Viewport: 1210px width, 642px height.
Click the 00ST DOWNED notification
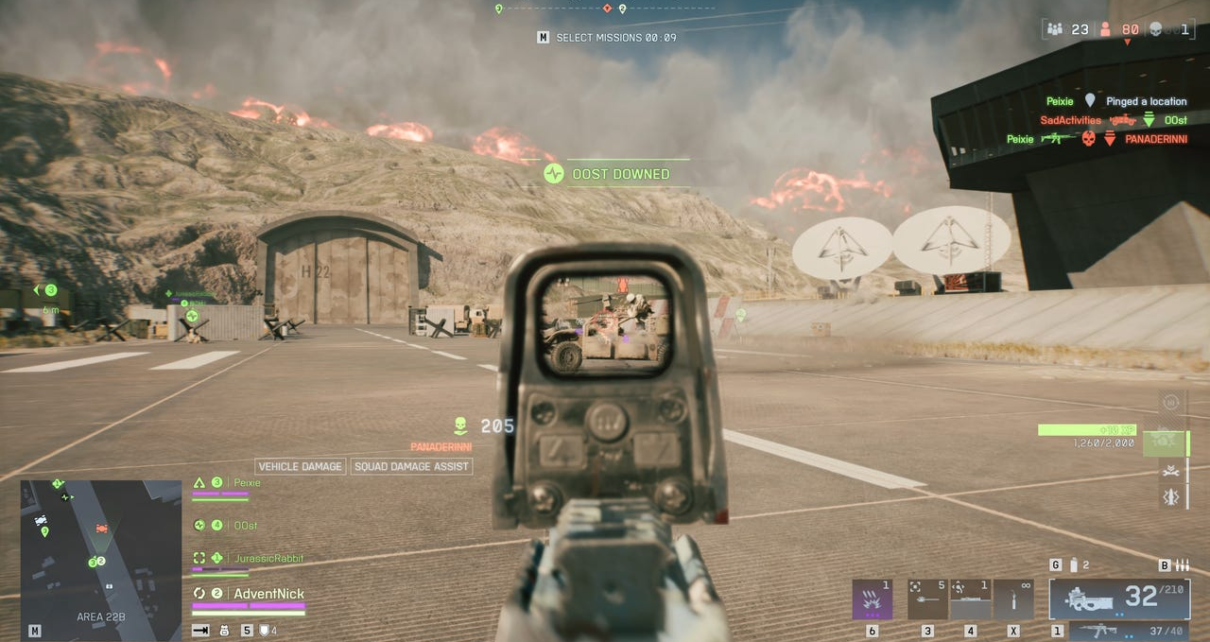610,174
